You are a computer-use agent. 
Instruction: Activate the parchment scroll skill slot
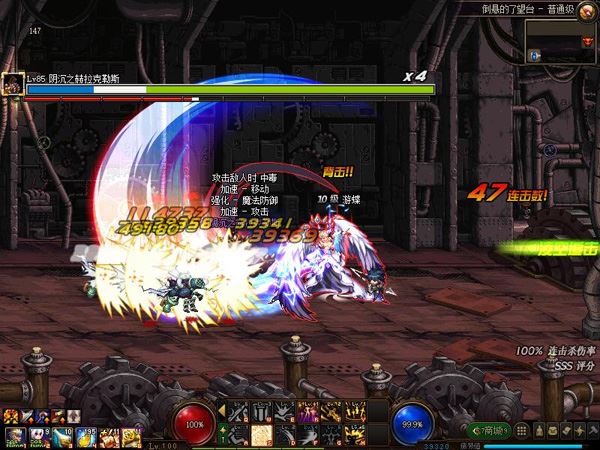(x=261, y=433)
